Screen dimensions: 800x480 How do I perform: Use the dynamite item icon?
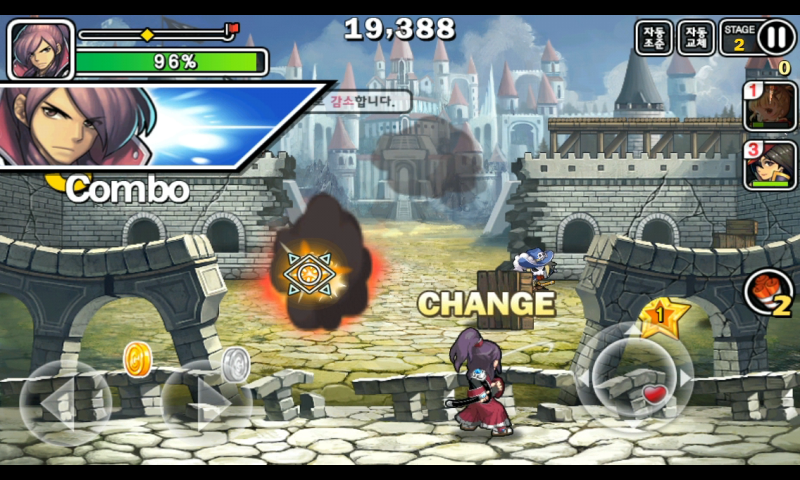[768, 293]
